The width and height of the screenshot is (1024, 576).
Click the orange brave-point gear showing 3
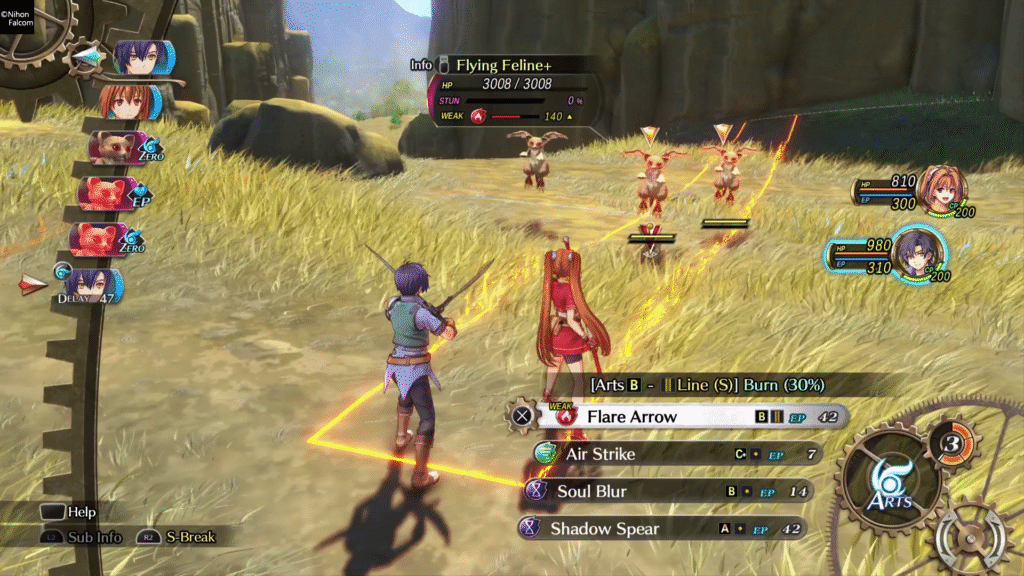952,441
